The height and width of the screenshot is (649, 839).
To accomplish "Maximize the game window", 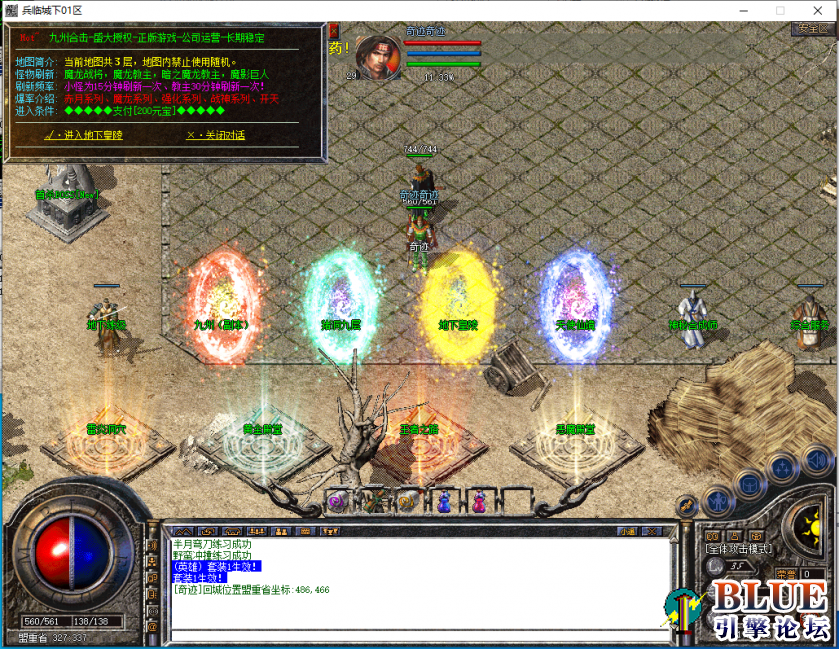I will point(780,9).
